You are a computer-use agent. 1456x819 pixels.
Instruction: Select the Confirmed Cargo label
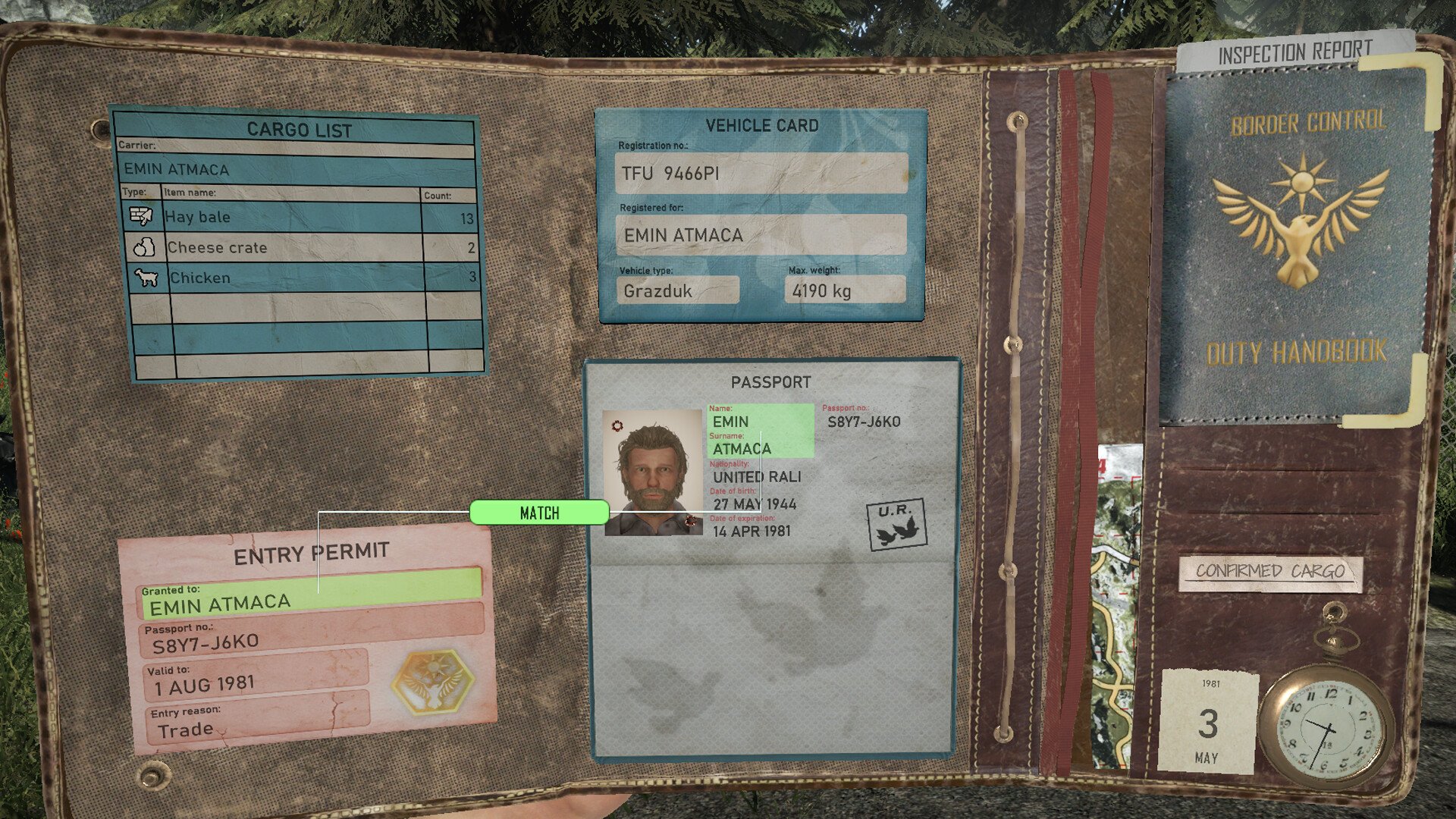(1270, 572)
